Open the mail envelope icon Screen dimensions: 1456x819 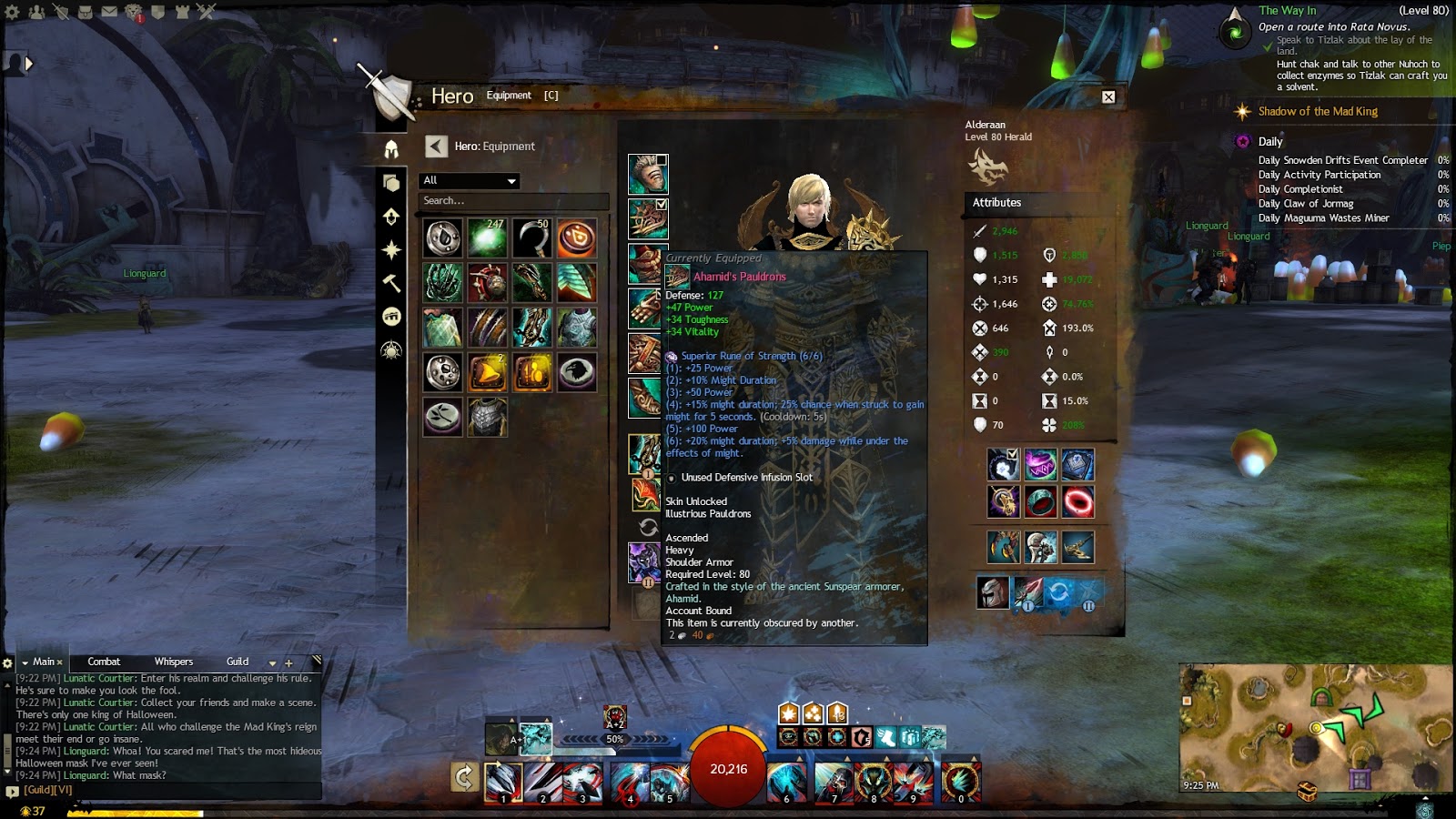tap(109, 12)
